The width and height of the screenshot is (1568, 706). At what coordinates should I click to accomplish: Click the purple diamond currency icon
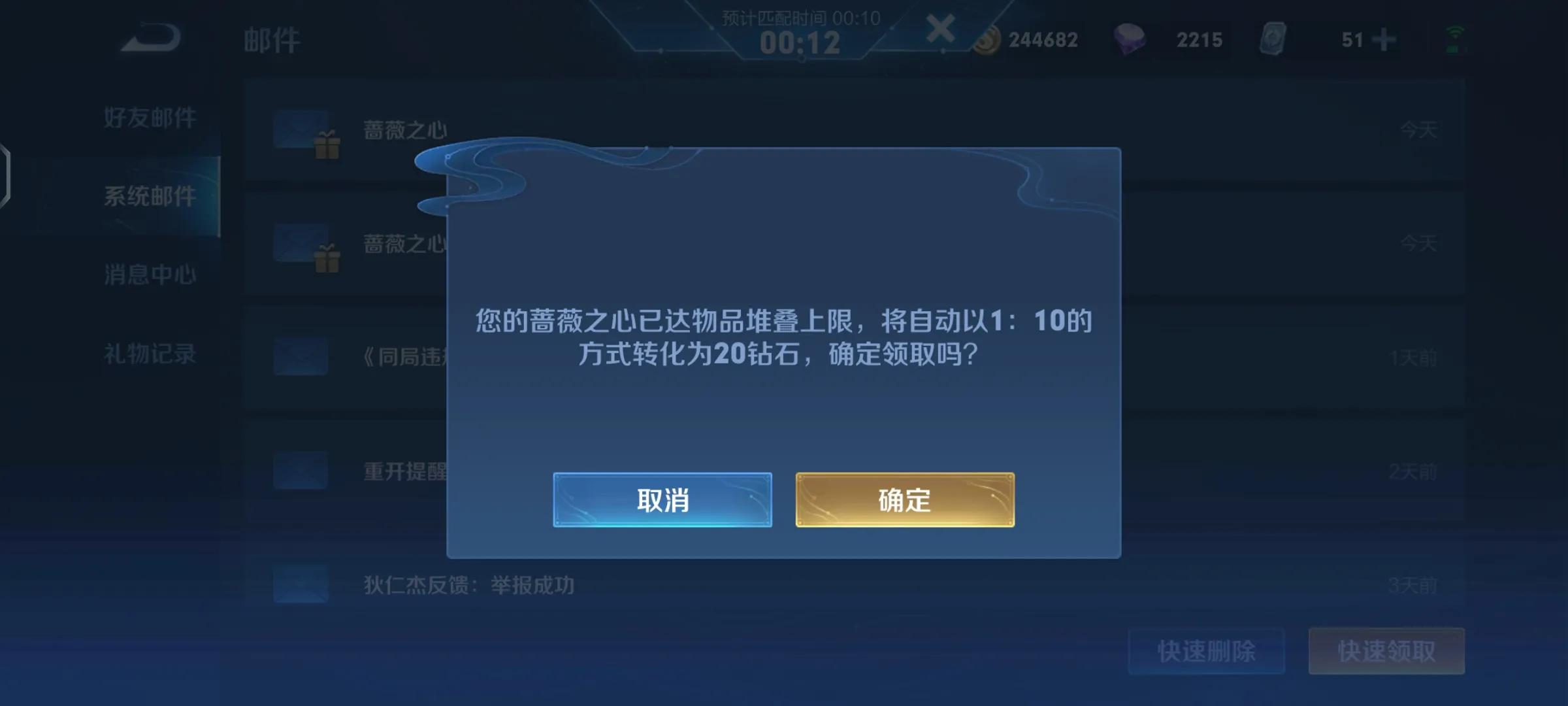click(1130, 39)
